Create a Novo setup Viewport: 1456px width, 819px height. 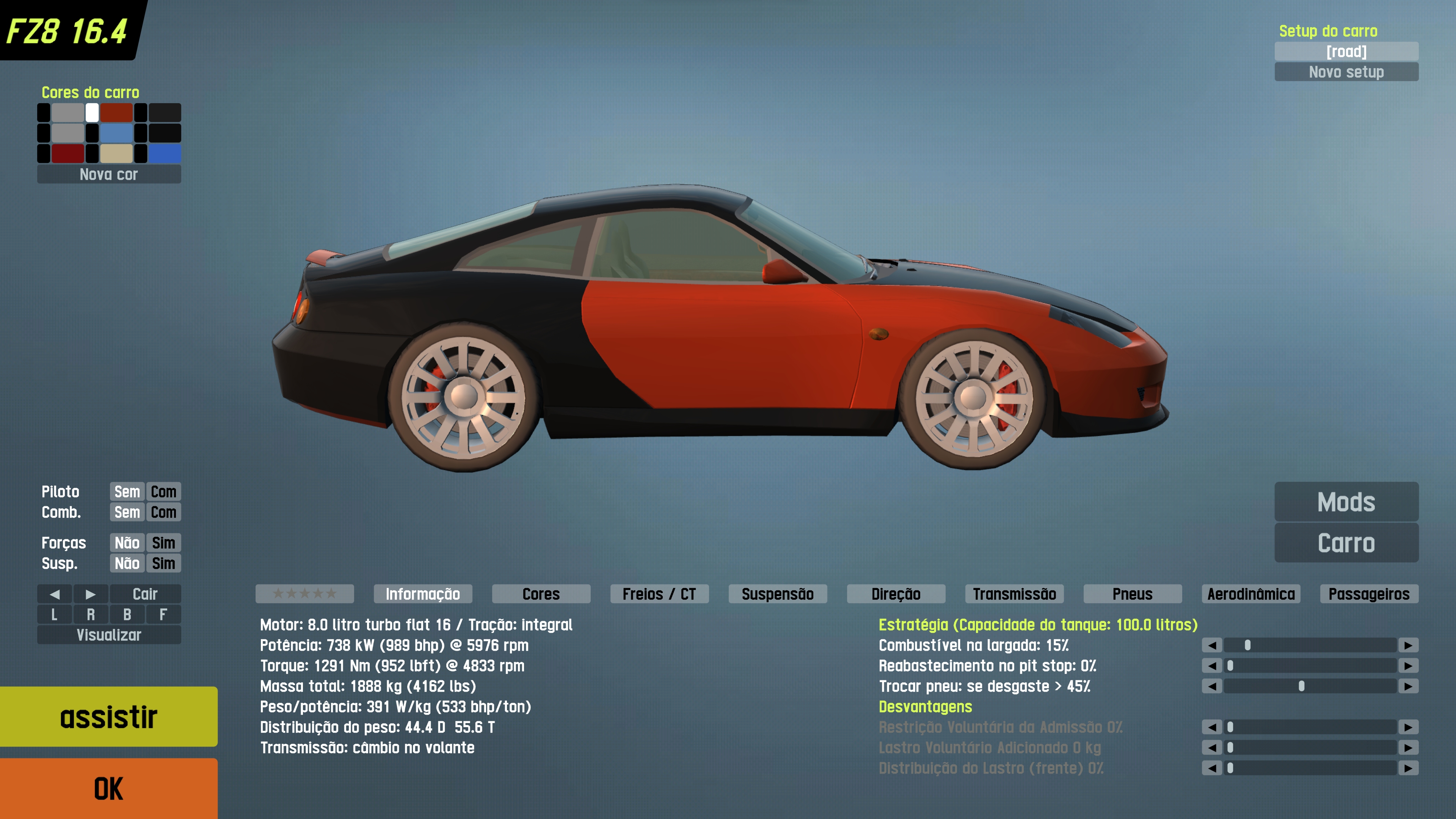click(1346, 72)
